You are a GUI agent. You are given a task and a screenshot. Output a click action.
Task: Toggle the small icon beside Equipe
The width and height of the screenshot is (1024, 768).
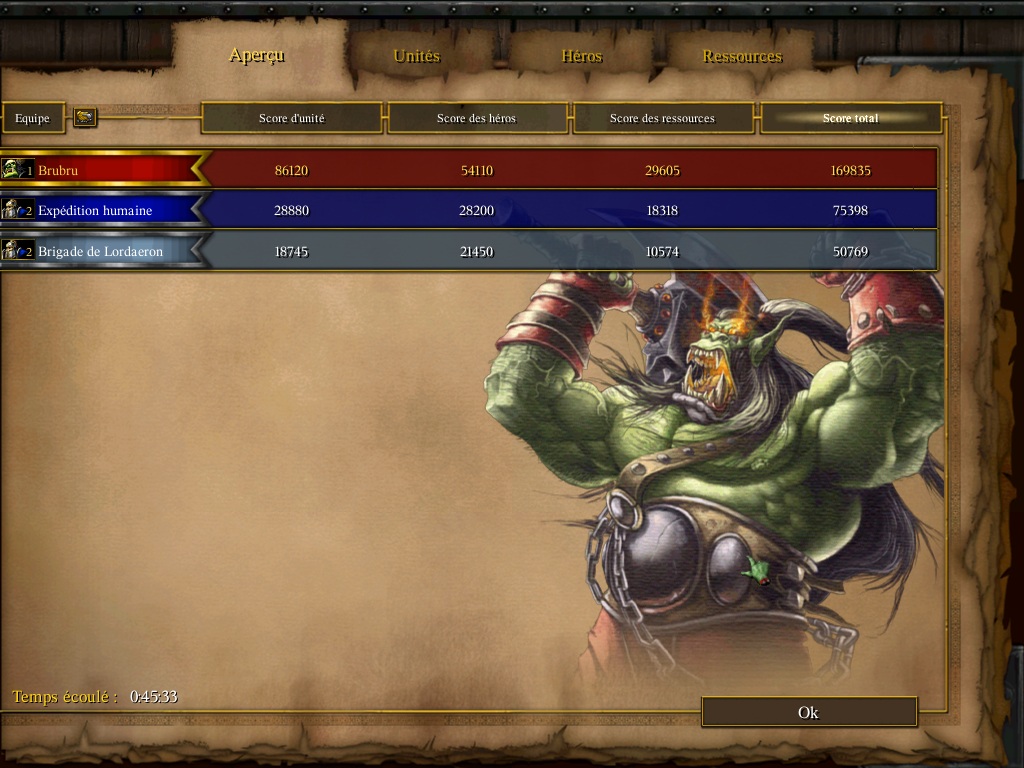coord(85,118)
